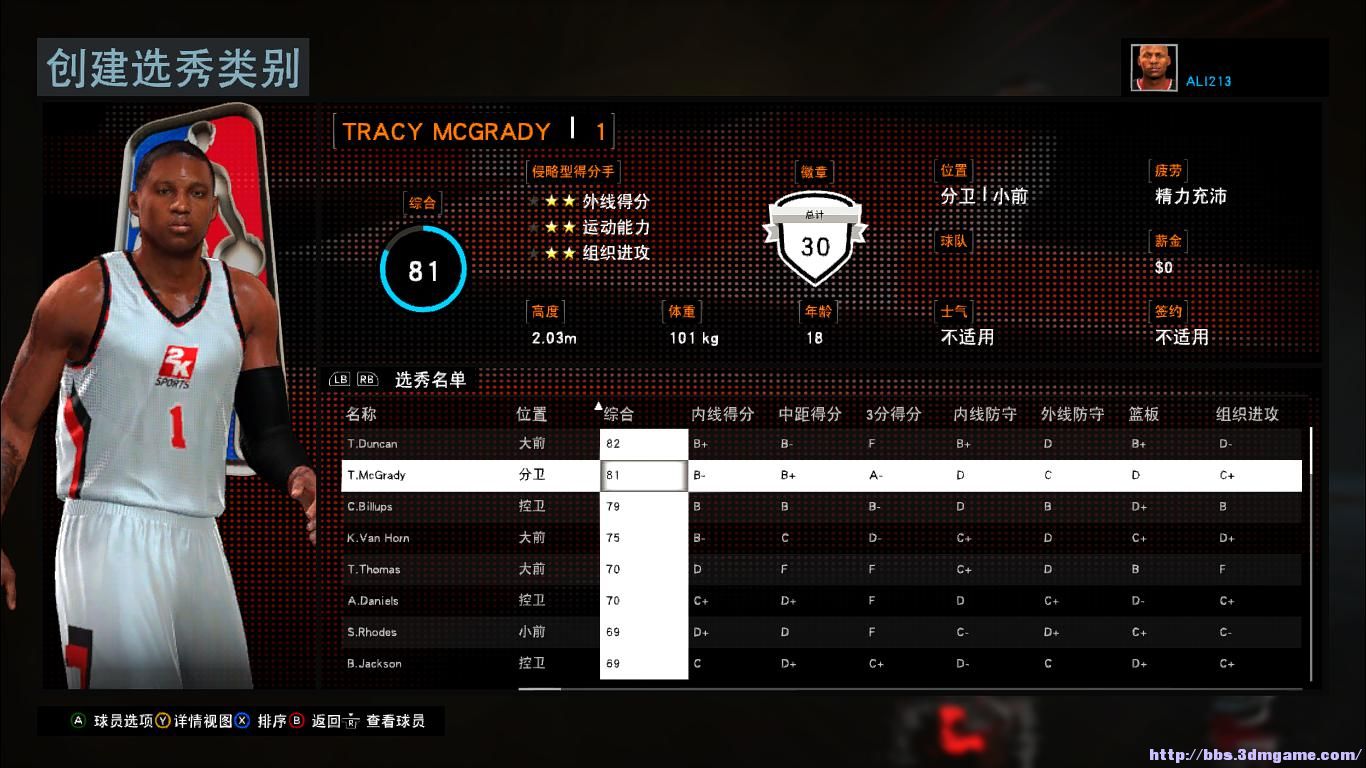This screenshot has height=768, width=1366.
Task: Toggle a star on 组织进攻 rating
Action: click(552, 253)
